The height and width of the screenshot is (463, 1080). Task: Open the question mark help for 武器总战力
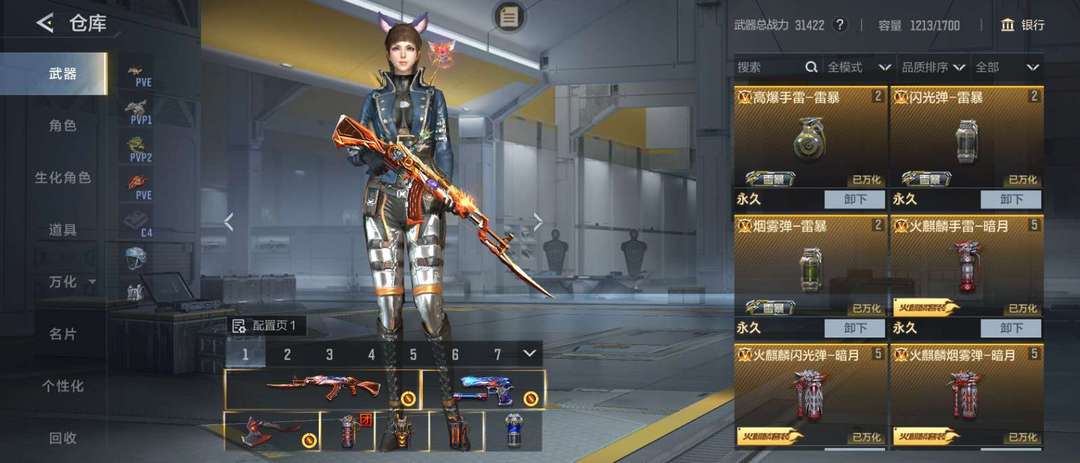coord(840,25)
